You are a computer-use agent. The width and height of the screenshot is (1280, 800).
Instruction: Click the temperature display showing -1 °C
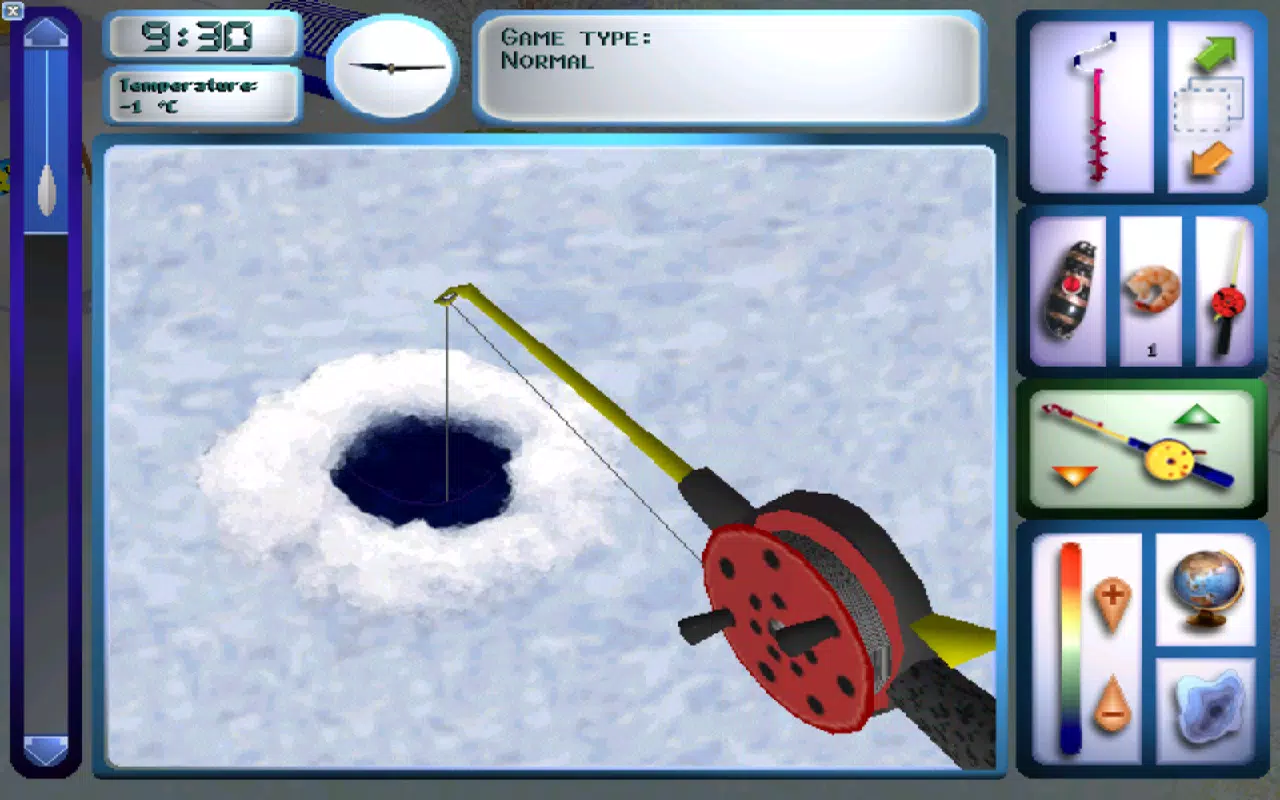coord(200,95)
